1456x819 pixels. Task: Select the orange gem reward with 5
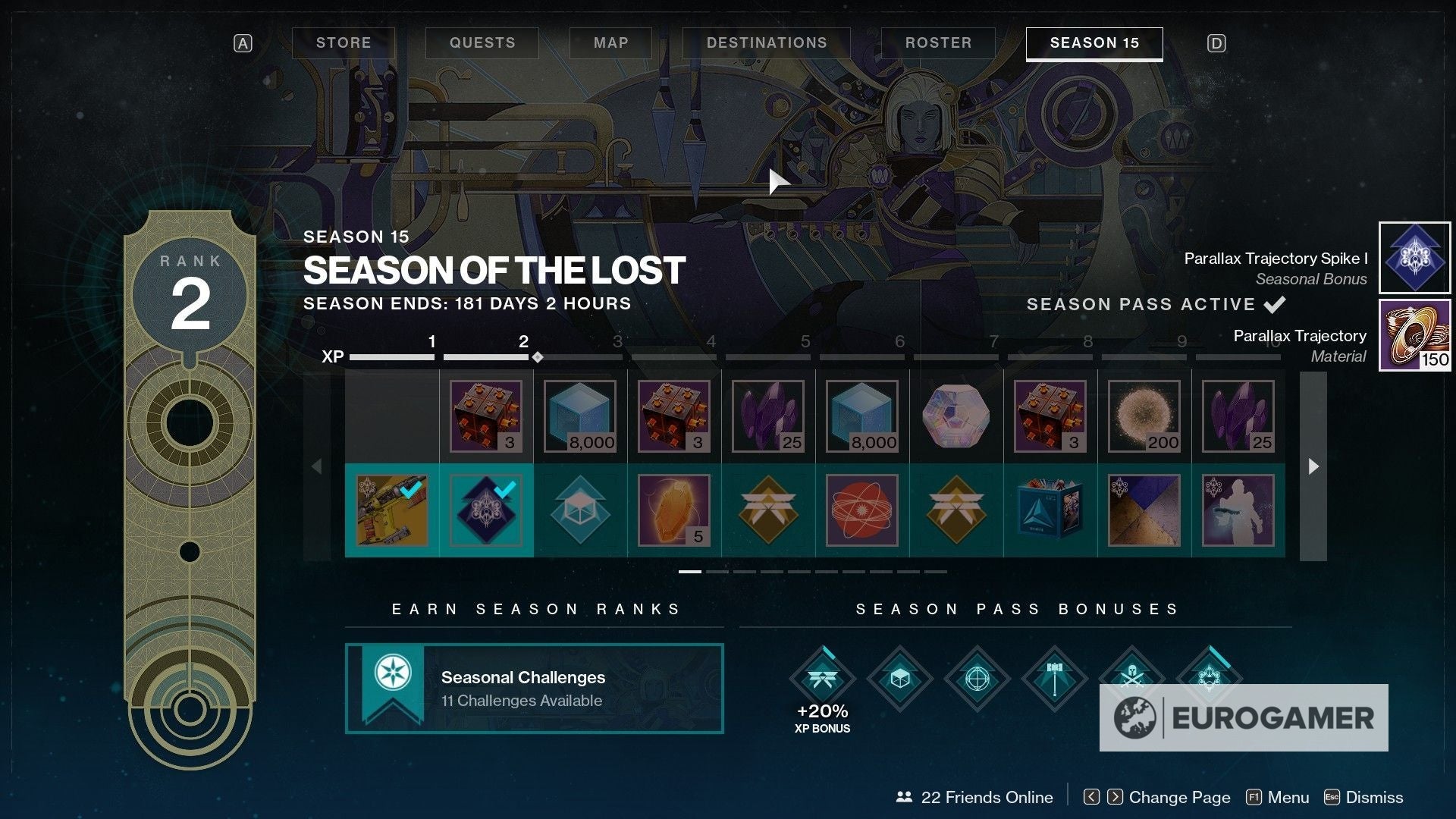click(x=674, y=510)
